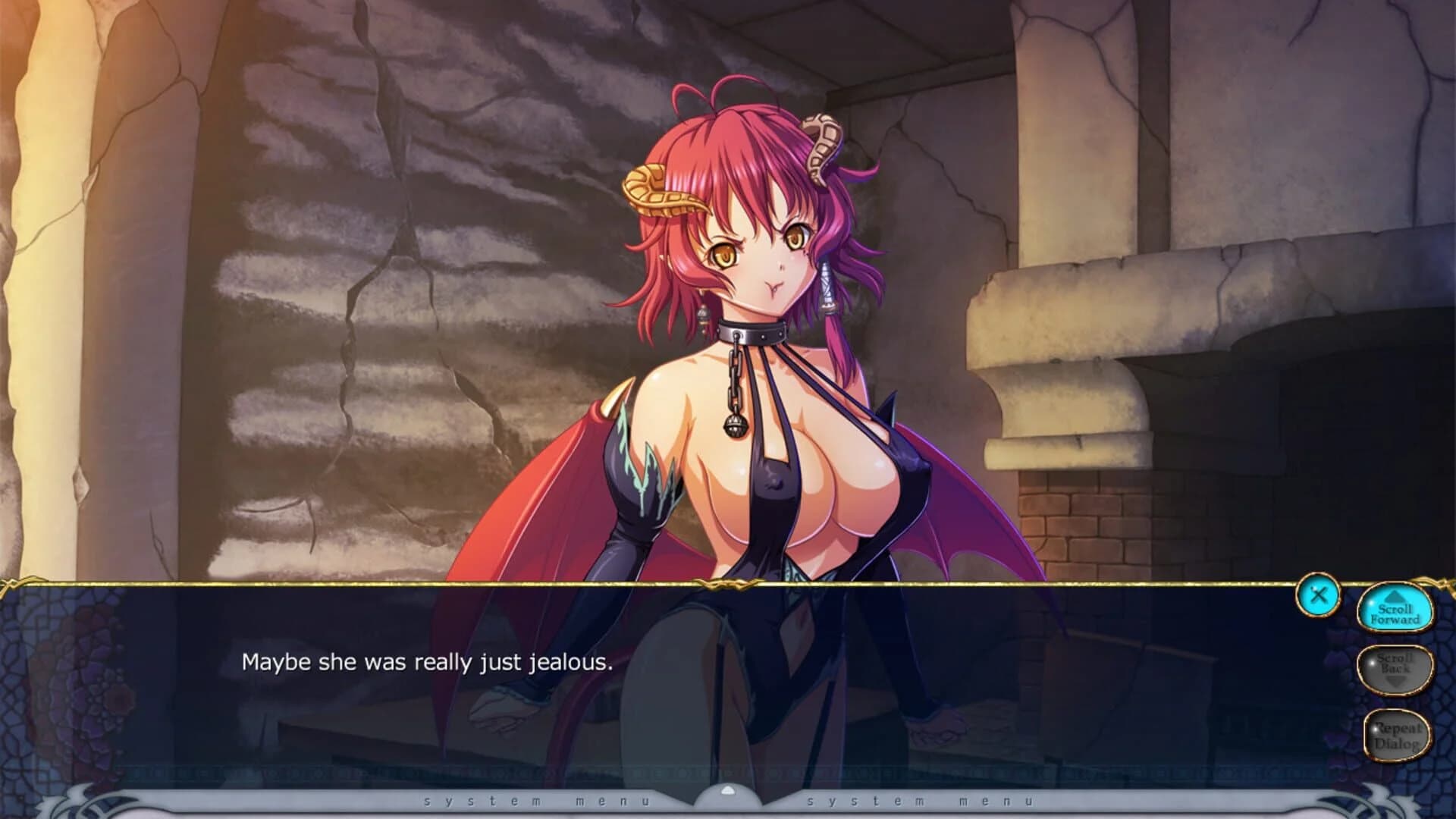Click the gold-rimmed Repeat Dialog oval
1456x819 pixels.
pyautogui.click(x=1398, y=734)
